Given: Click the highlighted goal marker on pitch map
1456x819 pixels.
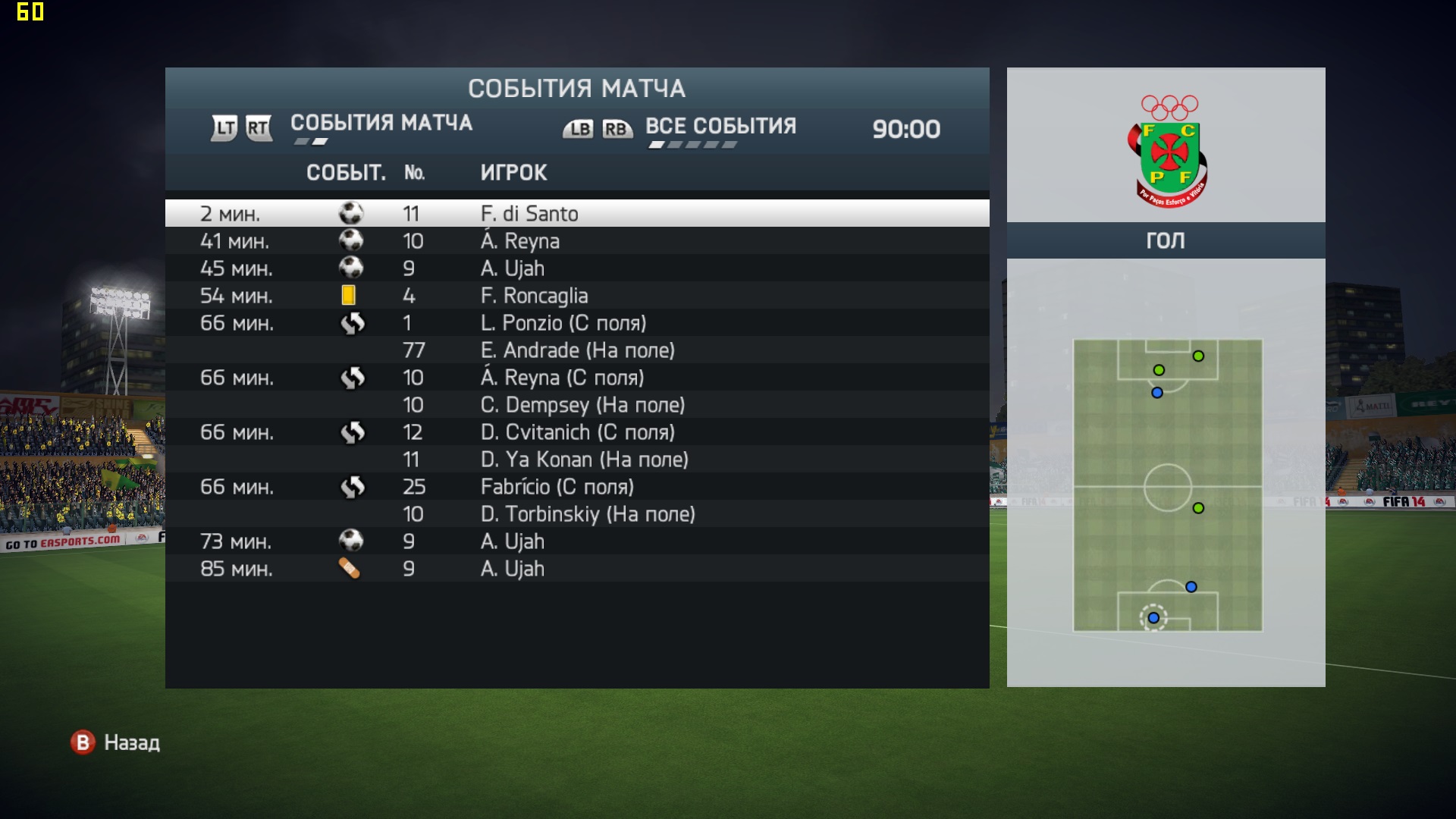Looking at the screenshot, I should point(1153,618).
